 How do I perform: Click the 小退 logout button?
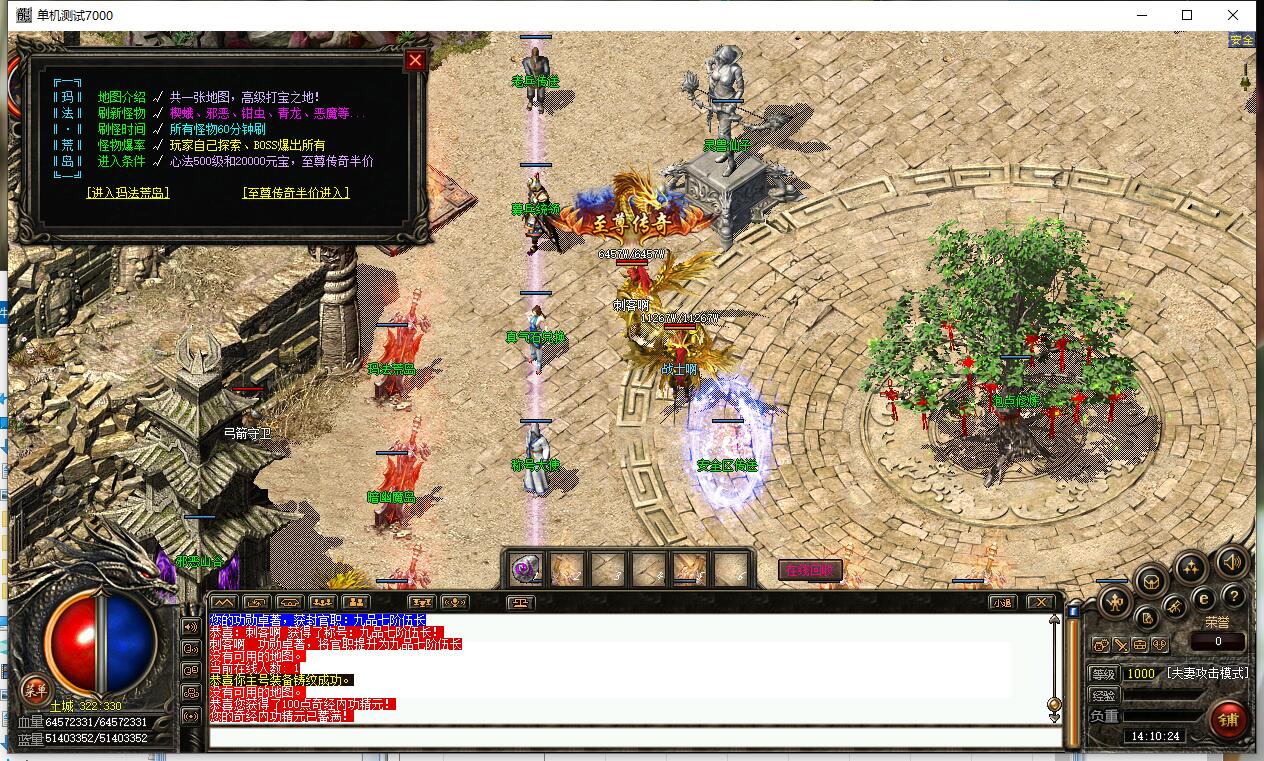coord(1002,602)
